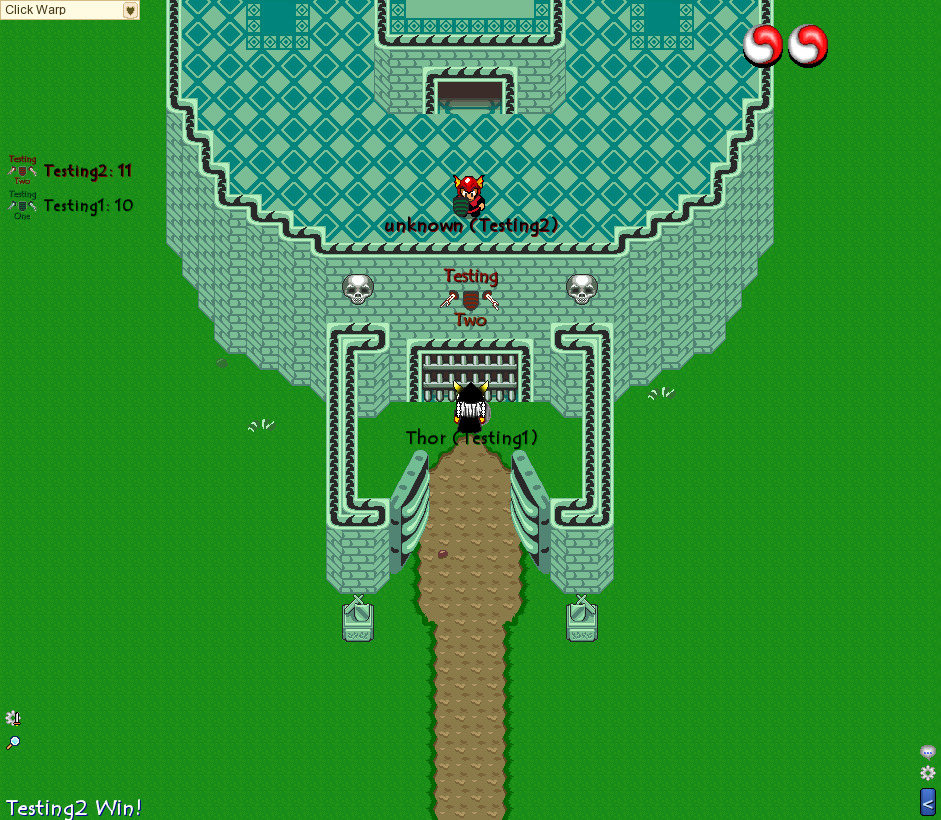Expand the blue arrow side panel
The image size is (941, 820).
(x=927, y=801)
